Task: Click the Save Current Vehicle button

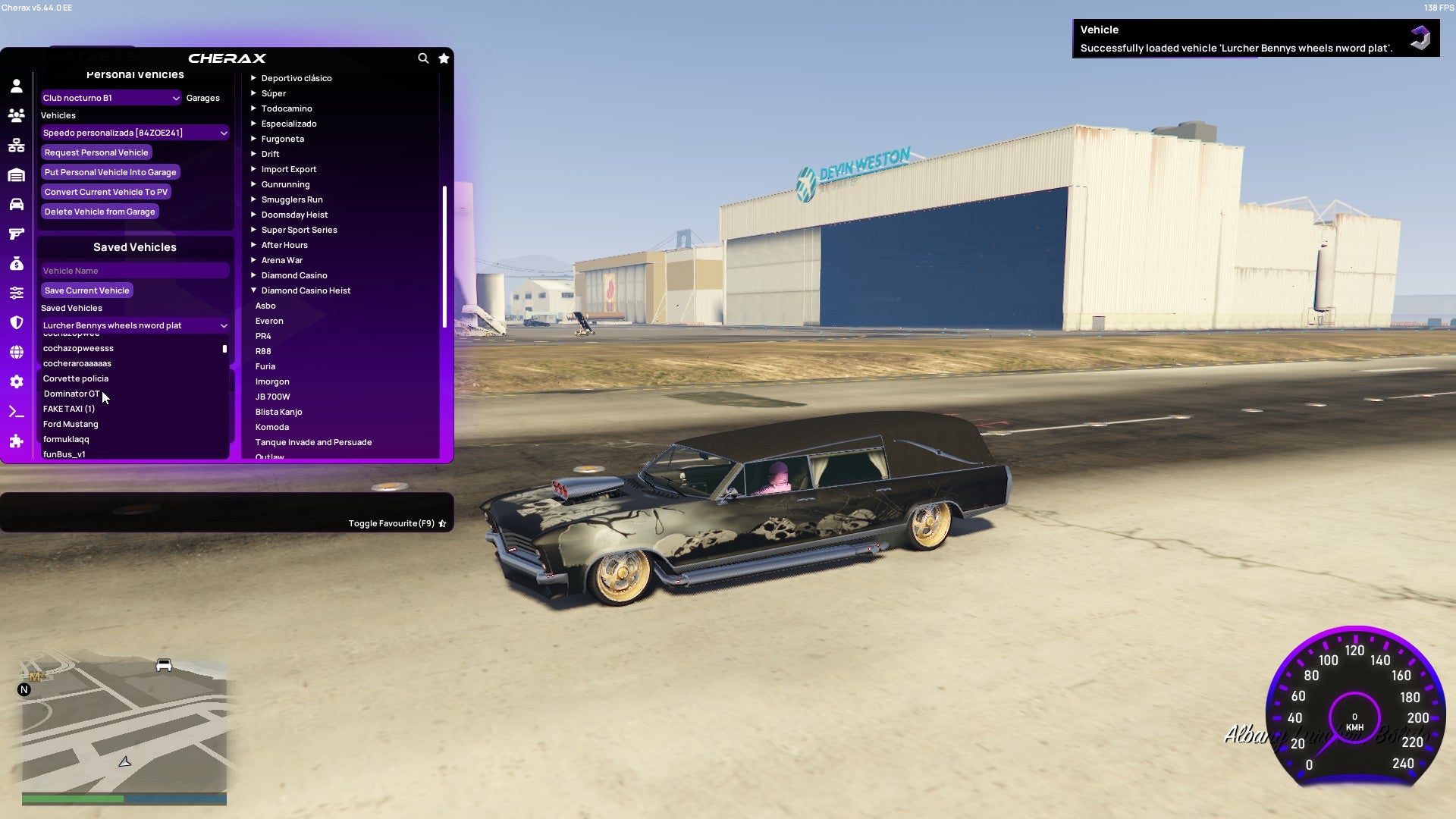Action: pos(86,290)
